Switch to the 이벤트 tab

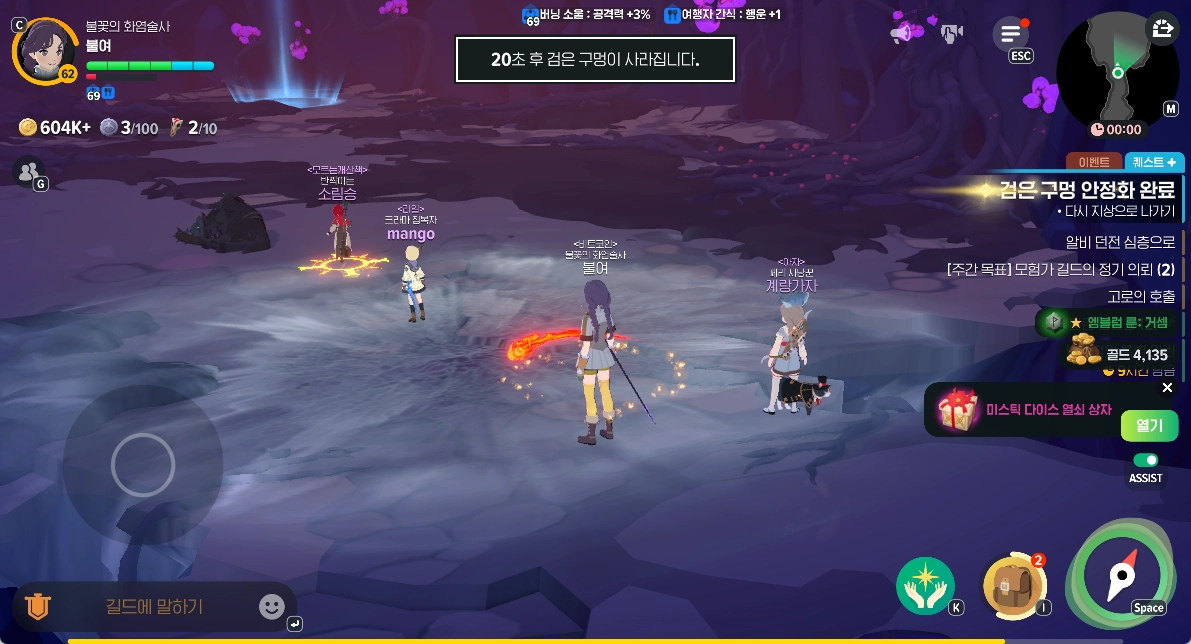[x=1094, y=162]
